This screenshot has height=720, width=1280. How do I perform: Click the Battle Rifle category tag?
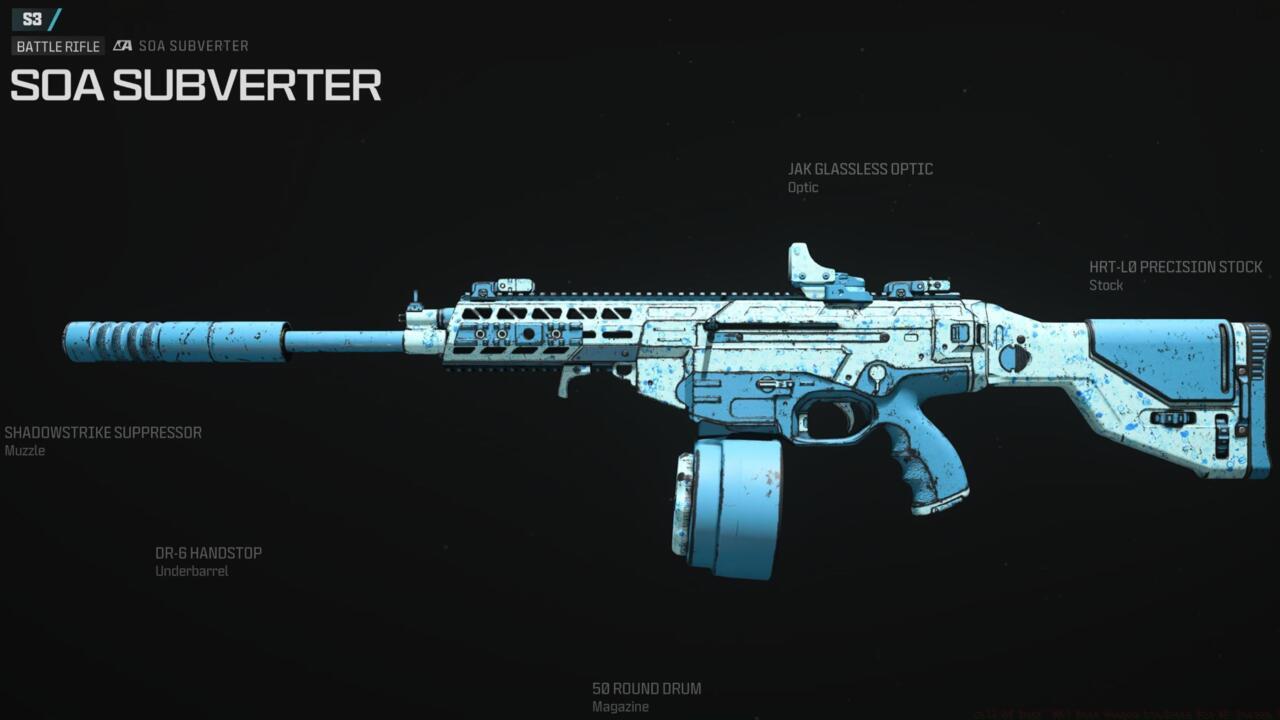click(x=58, y=46)
